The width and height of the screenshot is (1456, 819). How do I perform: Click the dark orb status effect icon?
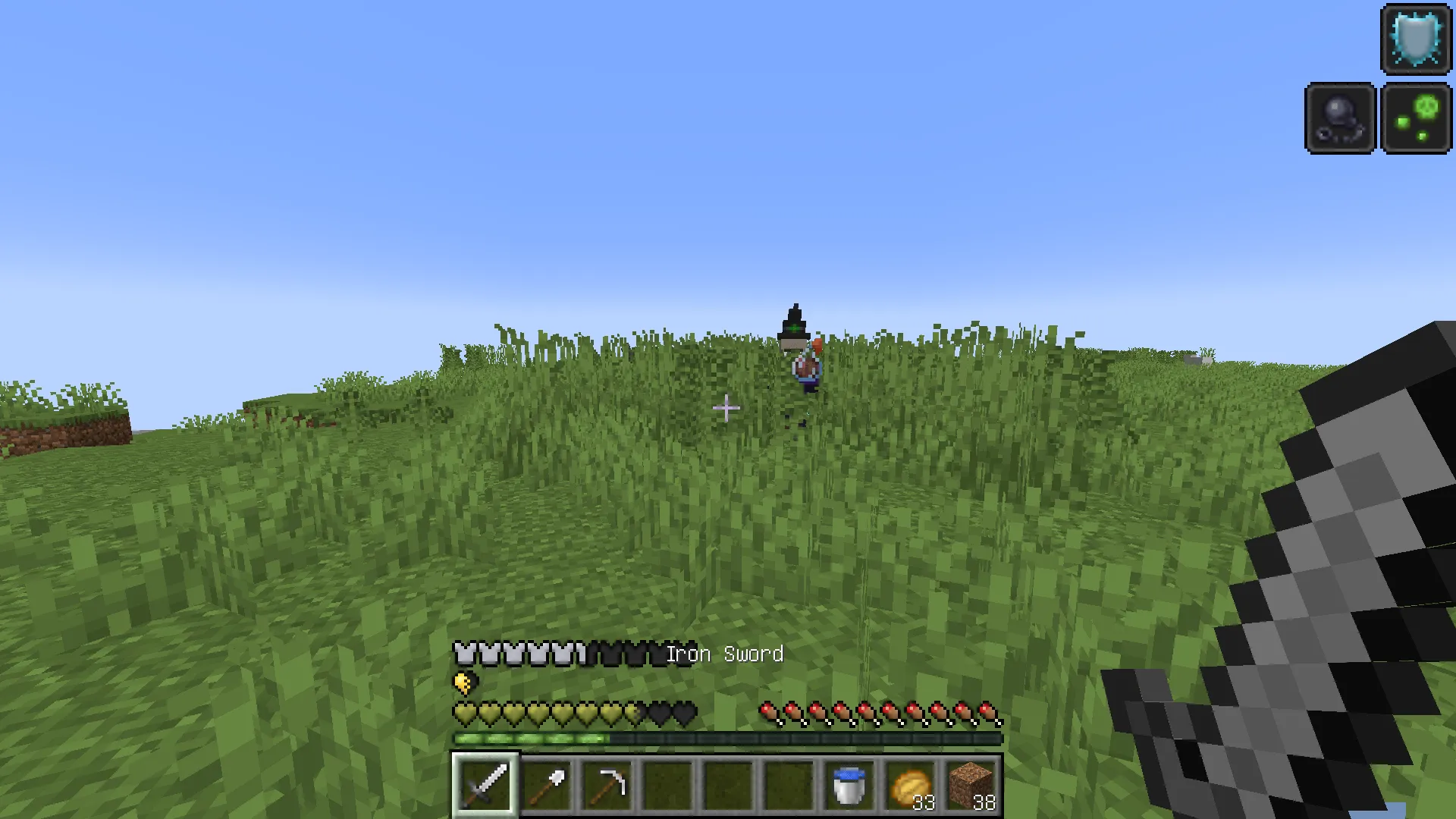(x=1339, y=118)
